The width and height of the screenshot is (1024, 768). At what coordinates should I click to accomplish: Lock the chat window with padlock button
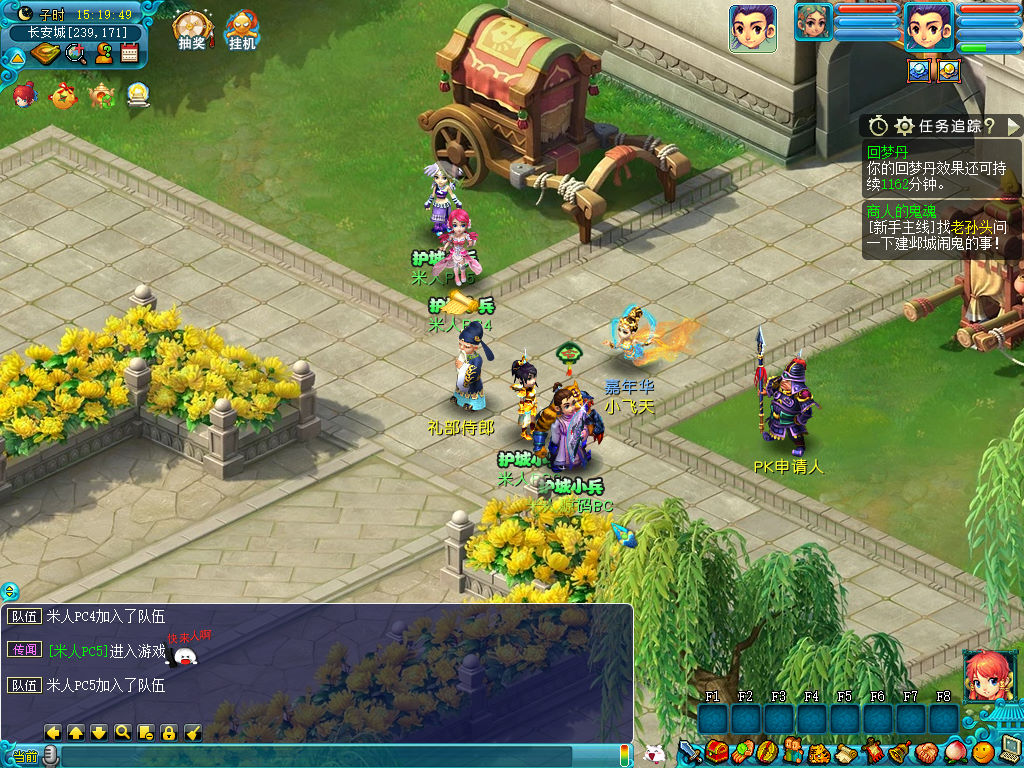[169, 732]
